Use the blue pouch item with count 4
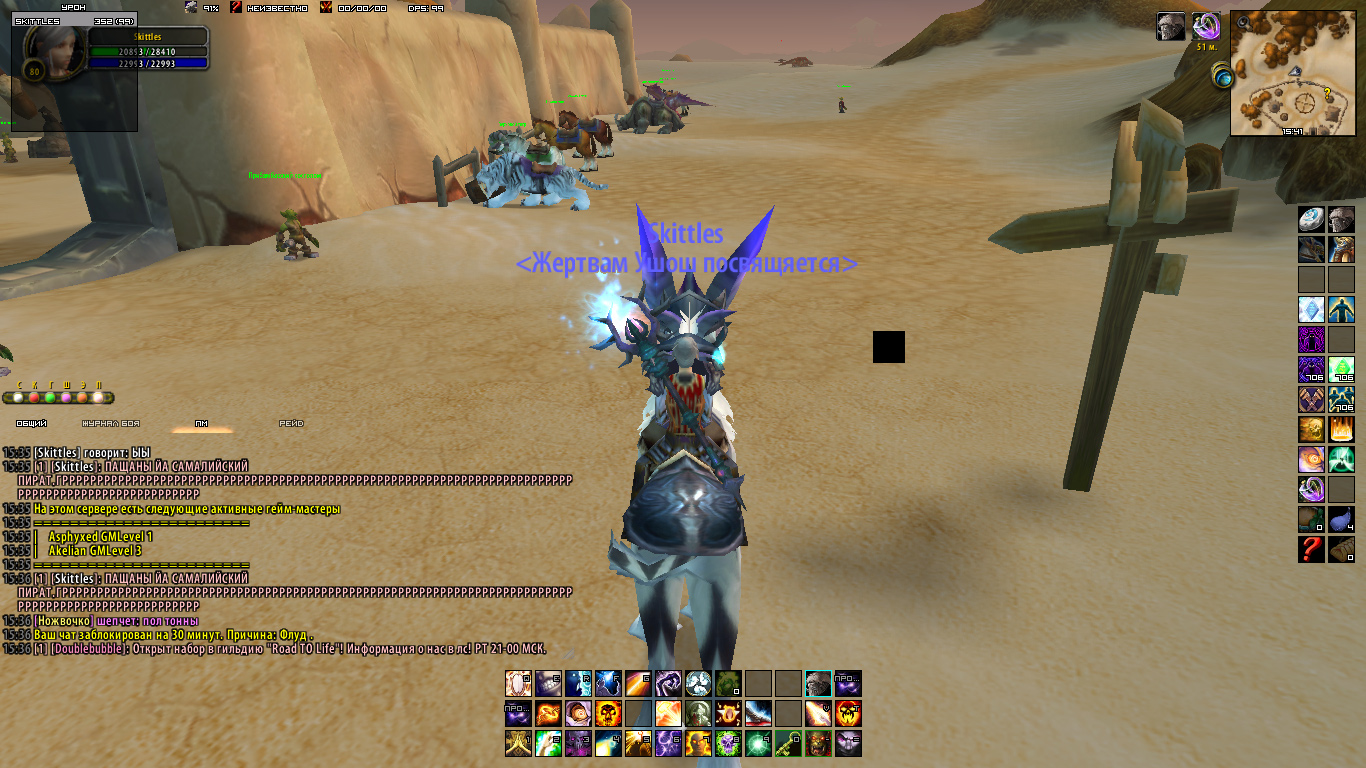The height and width of the screenshot is (768, 1366). 1341,519
